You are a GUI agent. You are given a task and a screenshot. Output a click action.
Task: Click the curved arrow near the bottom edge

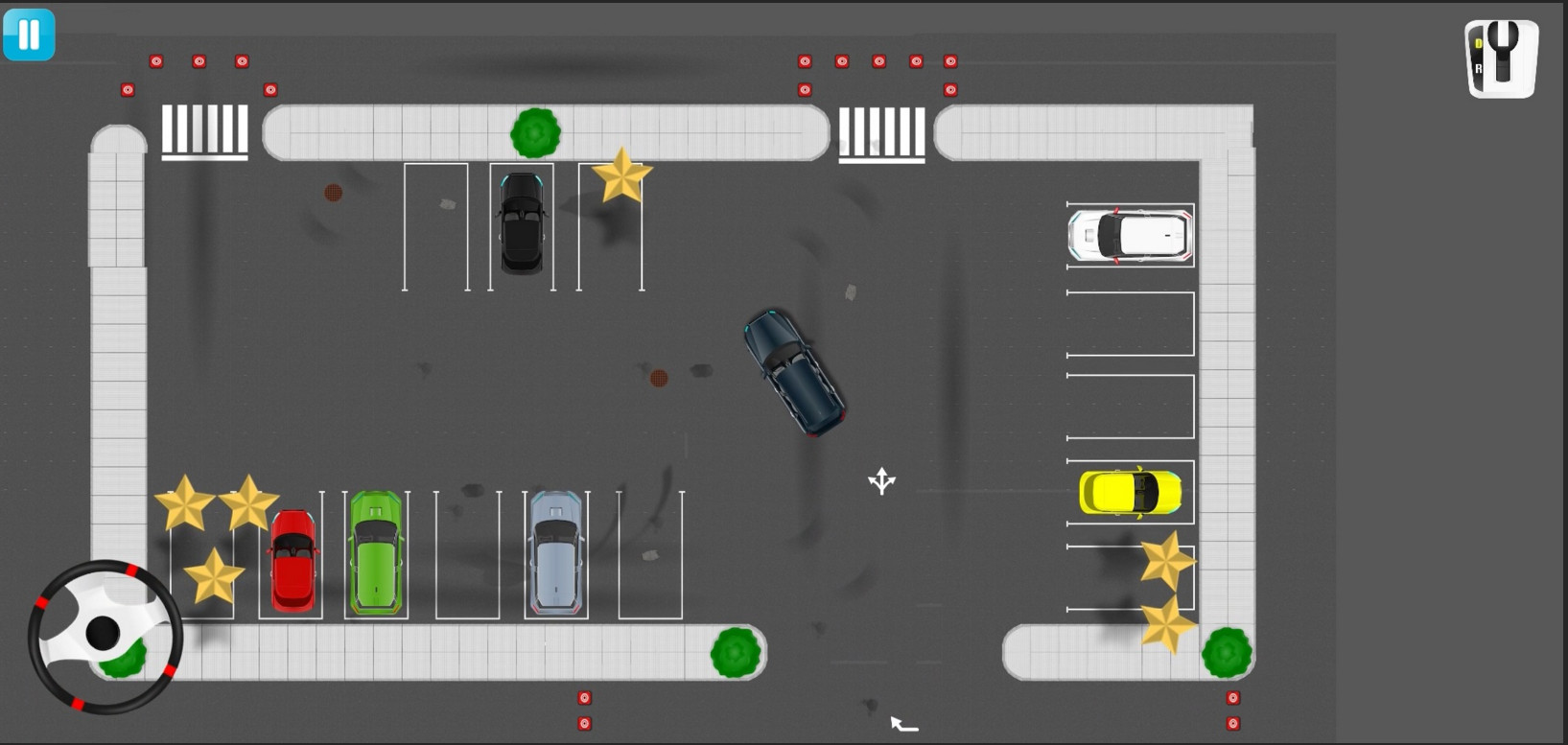click(x=901, y=724)
